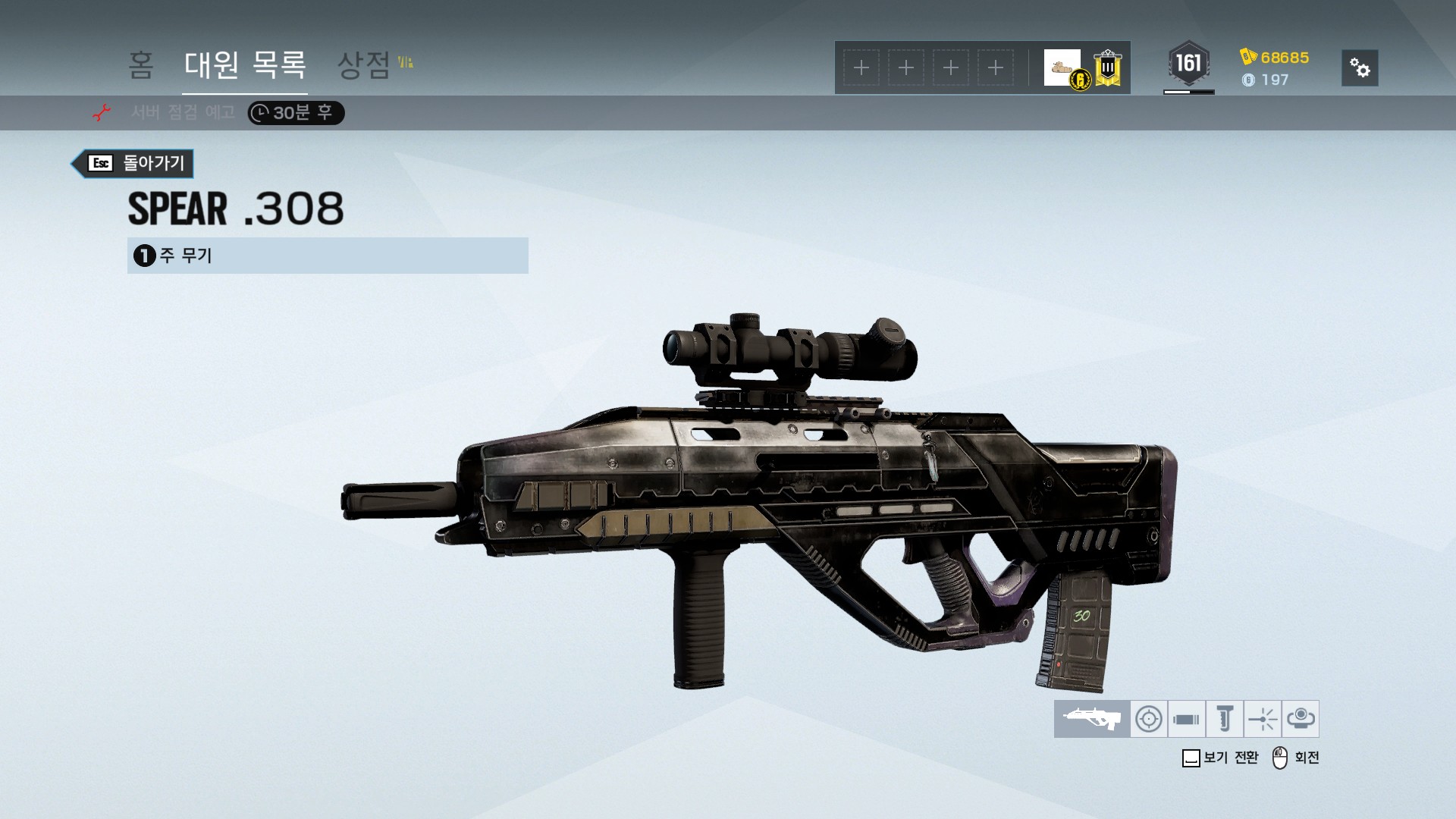Open the laser under-barrel attachment category
The image size is (1456, 819).
(x=1263, y=719)
